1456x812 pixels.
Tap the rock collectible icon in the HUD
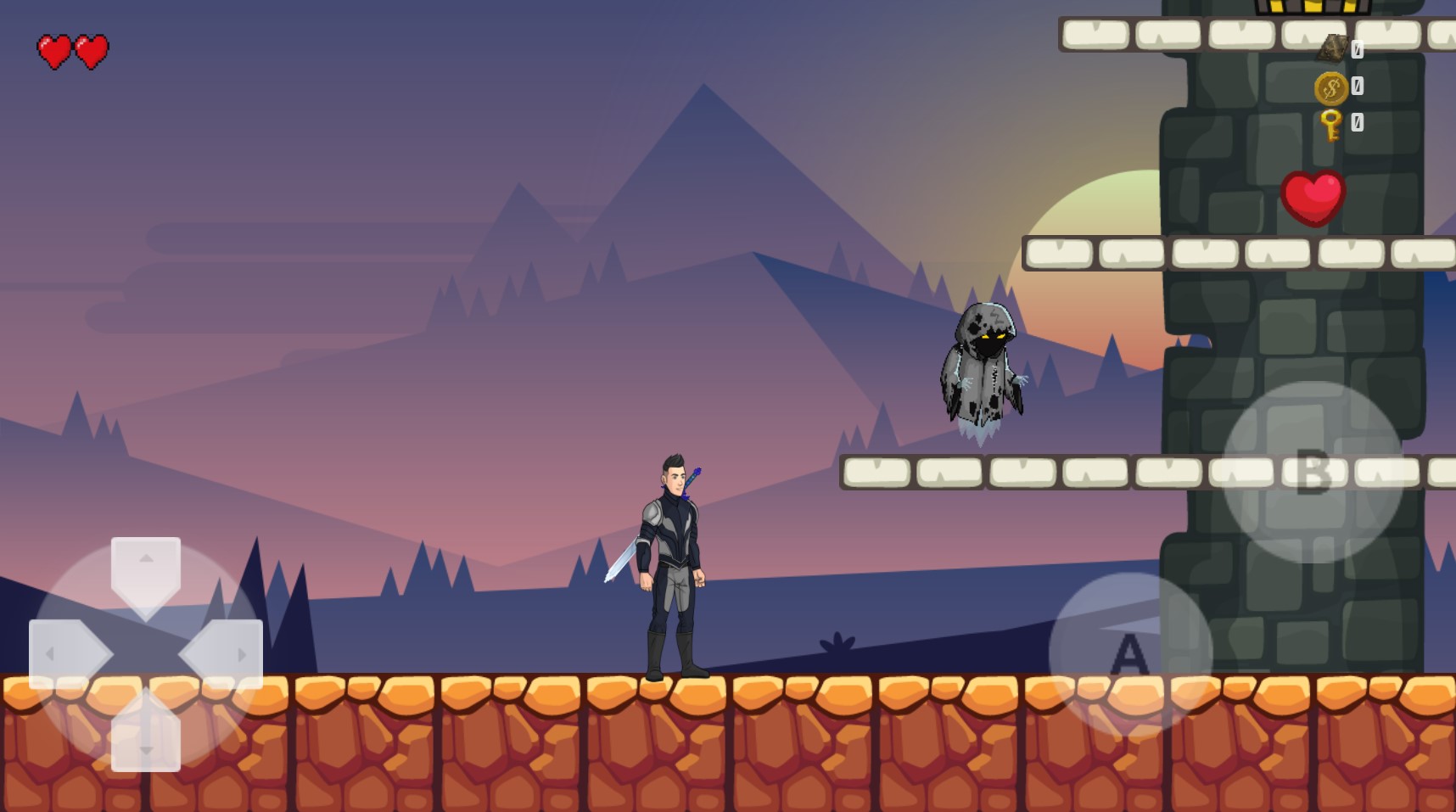point(1333,47)
